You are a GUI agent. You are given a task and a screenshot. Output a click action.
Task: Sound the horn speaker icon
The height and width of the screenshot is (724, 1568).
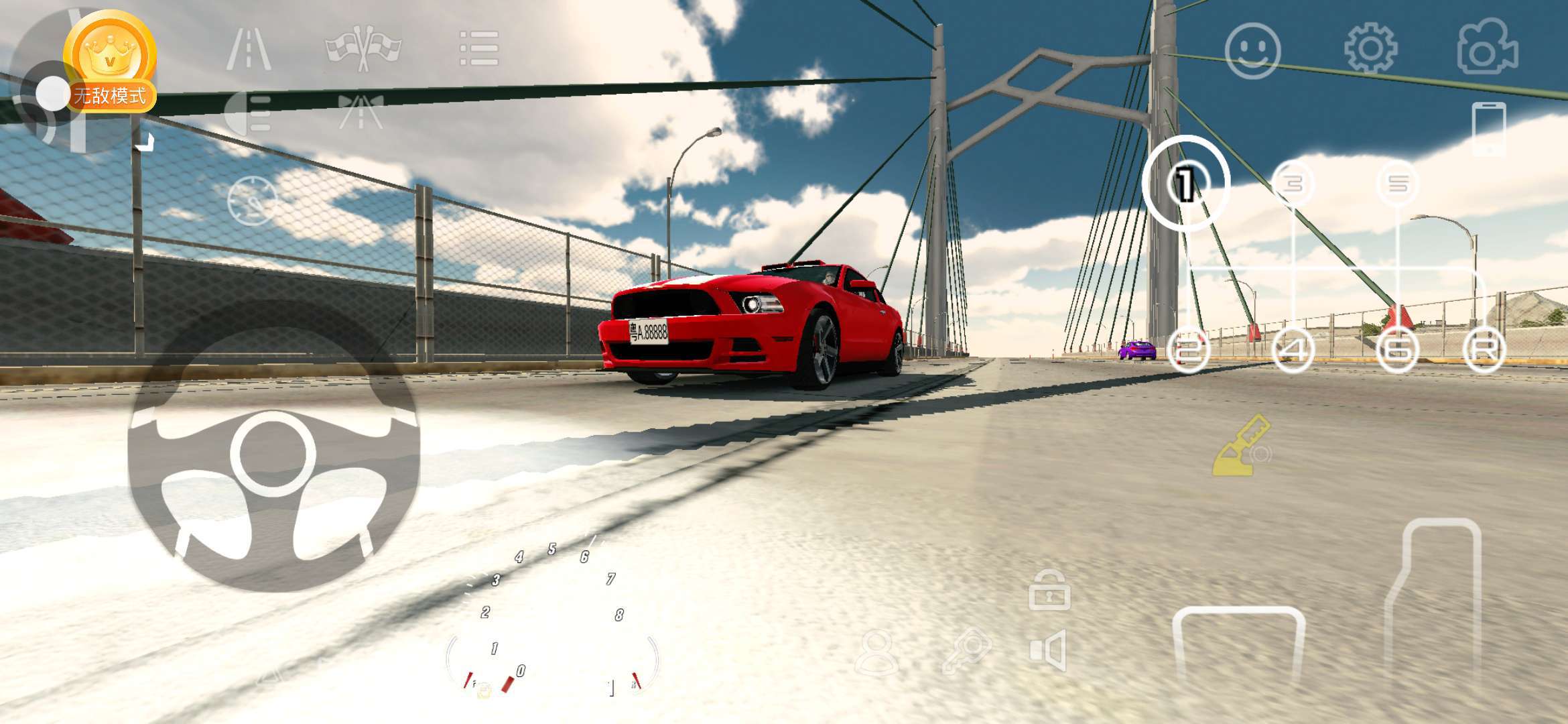click(1049, 650)
